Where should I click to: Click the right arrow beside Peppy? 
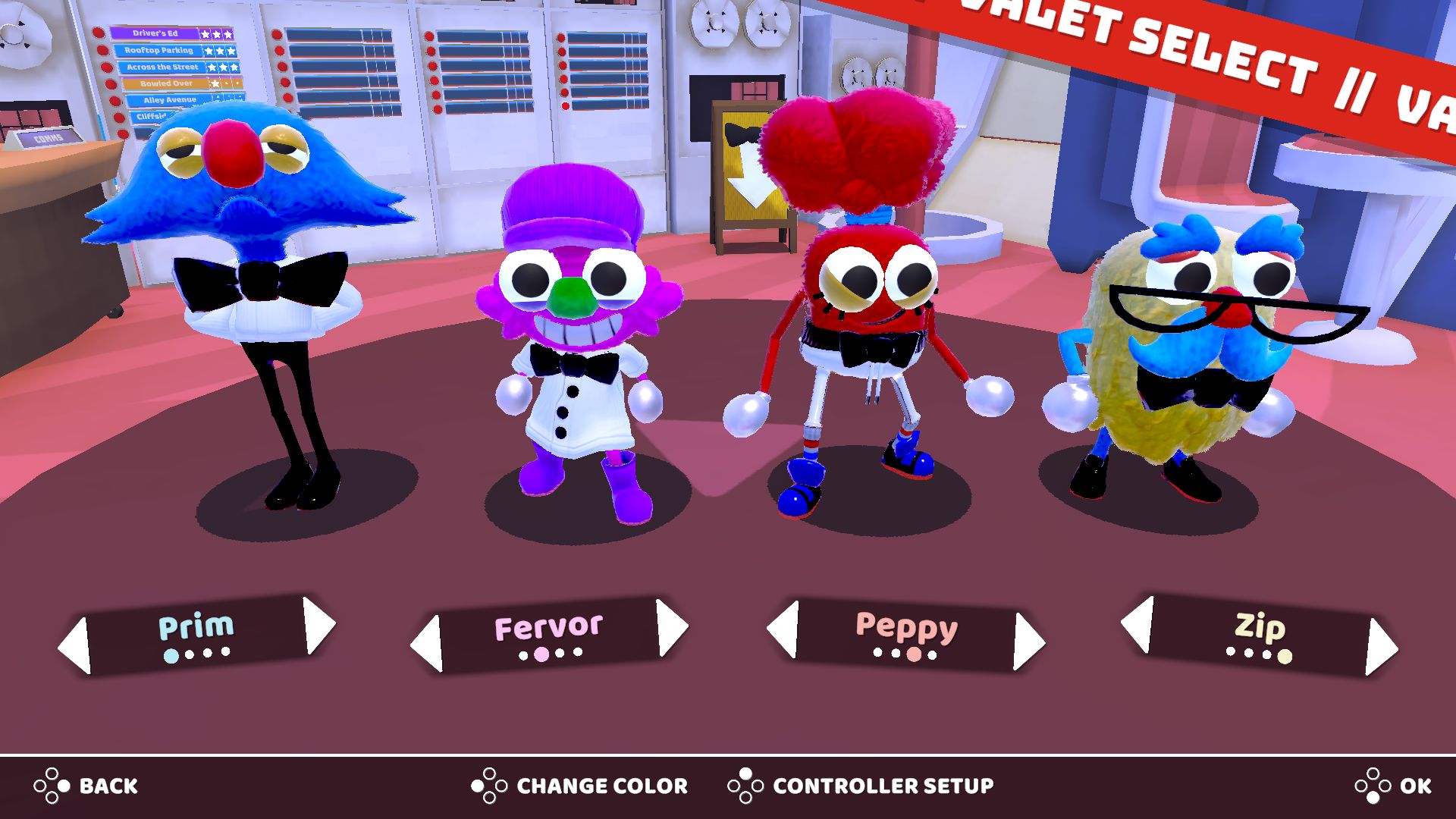click(1029, 642)
